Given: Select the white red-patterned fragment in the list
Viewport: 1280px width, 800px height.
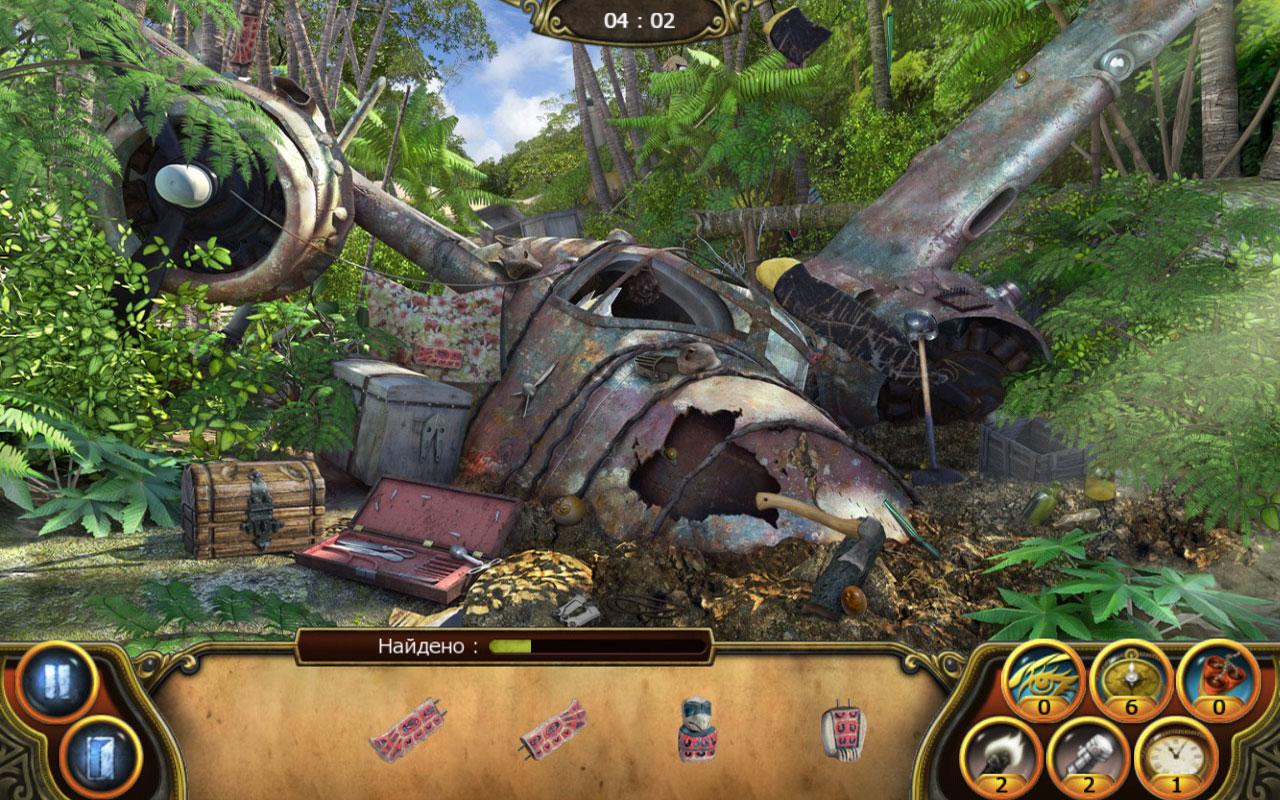Looking at the screenshot, I should point(842,731).
